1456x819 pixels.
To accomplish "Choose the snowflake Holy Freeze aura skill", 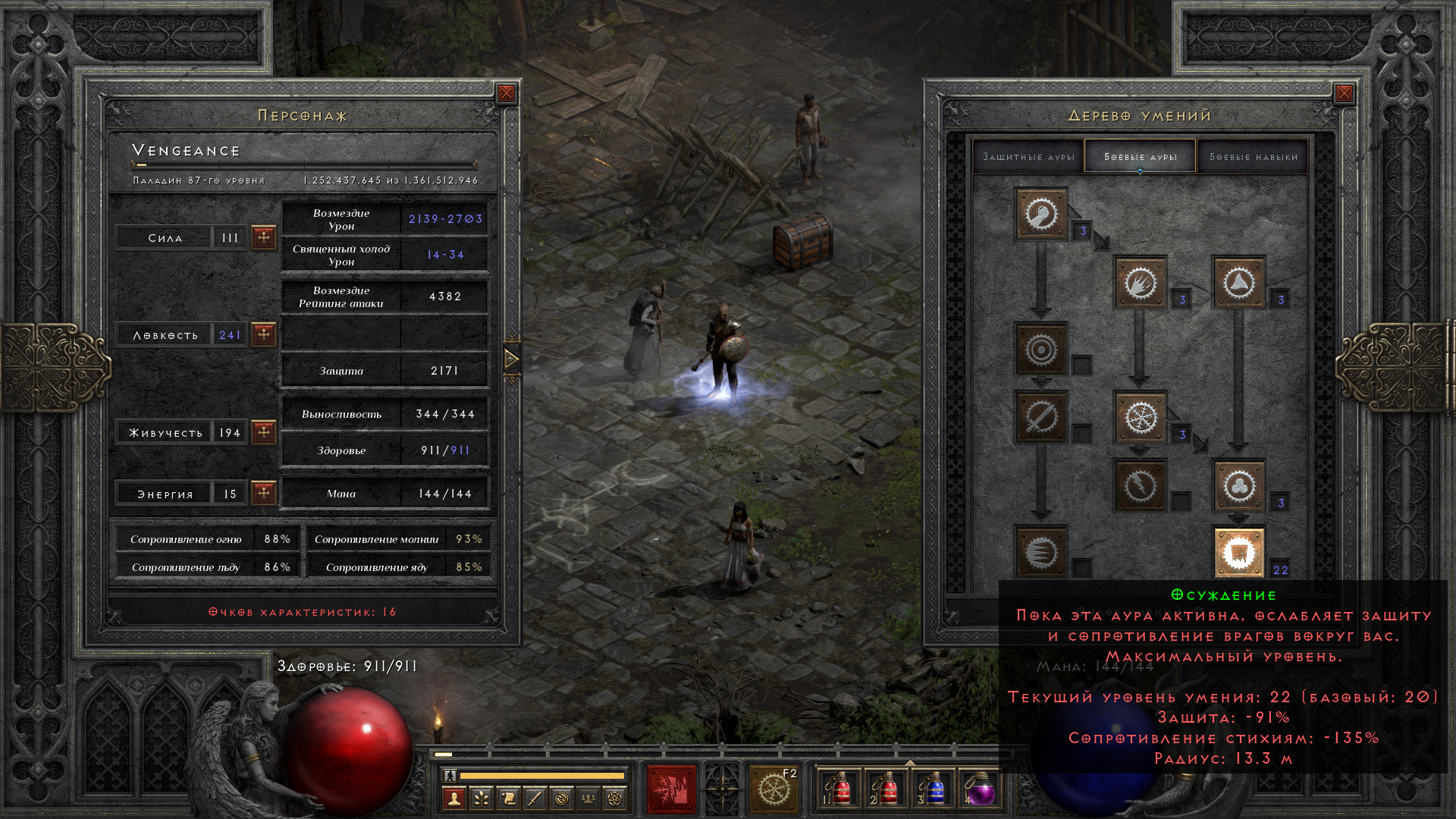I will pyautogui.click(x=1140, y=417).
